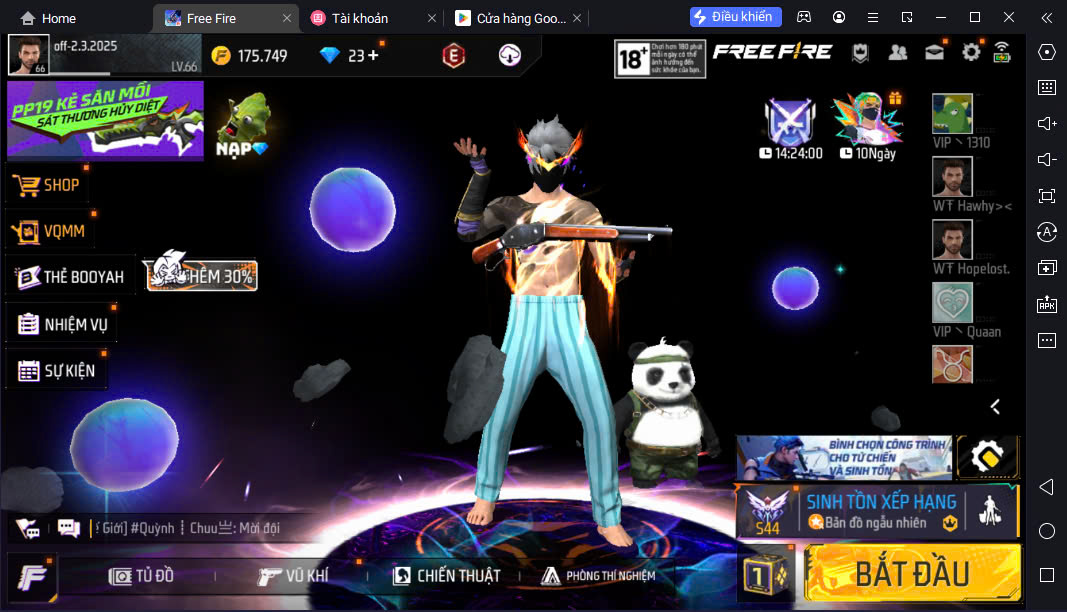
Task: Switch to the Tài khoản window tab
Action: (x=362, y=18)
